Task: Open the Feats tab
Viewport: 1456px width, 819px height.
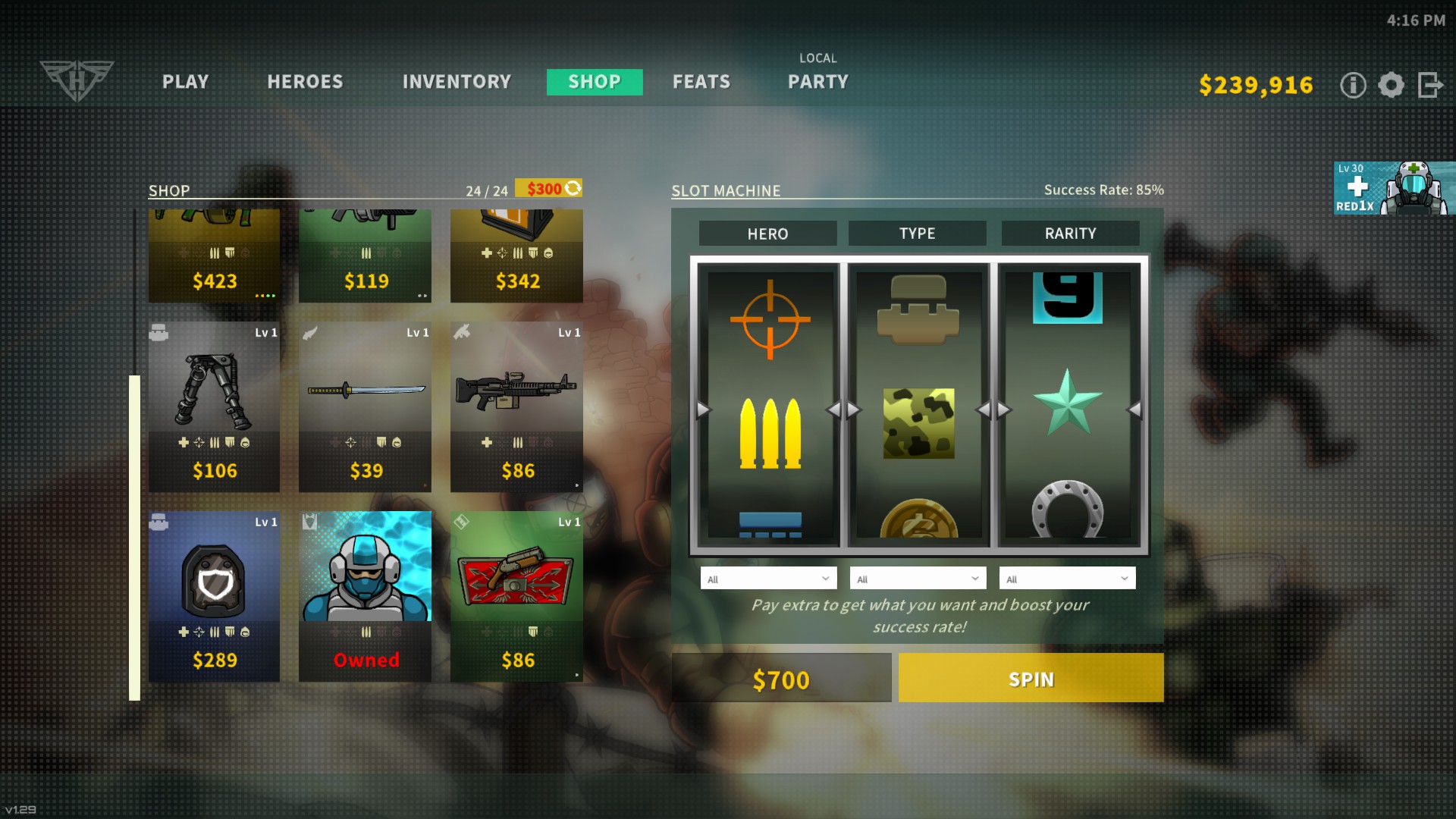Action: pos(701,82)
